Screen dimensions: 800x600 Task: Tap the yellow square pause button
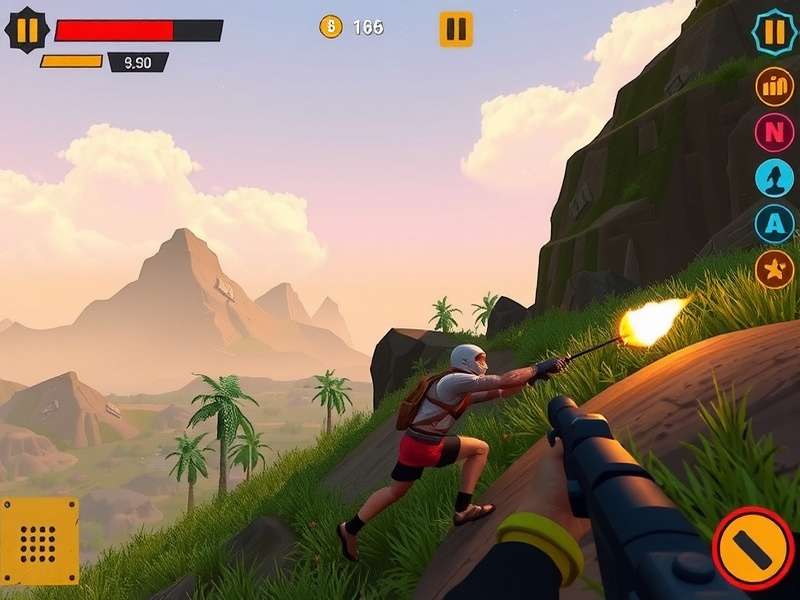tap(456, 29)
